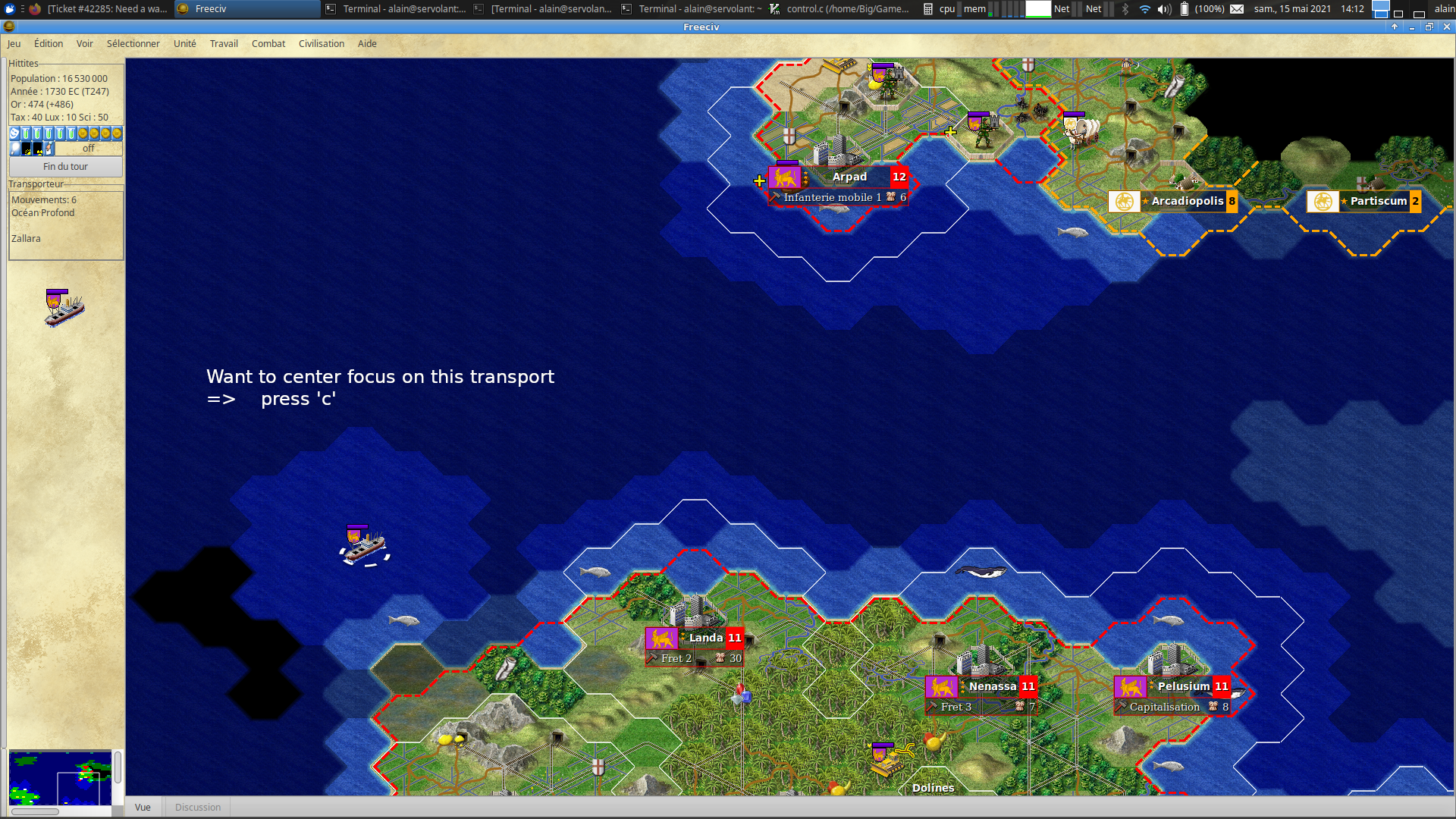Select the Vue tab
The height and width of the screenshot is (819, 1456).
(x=143, y=808)
